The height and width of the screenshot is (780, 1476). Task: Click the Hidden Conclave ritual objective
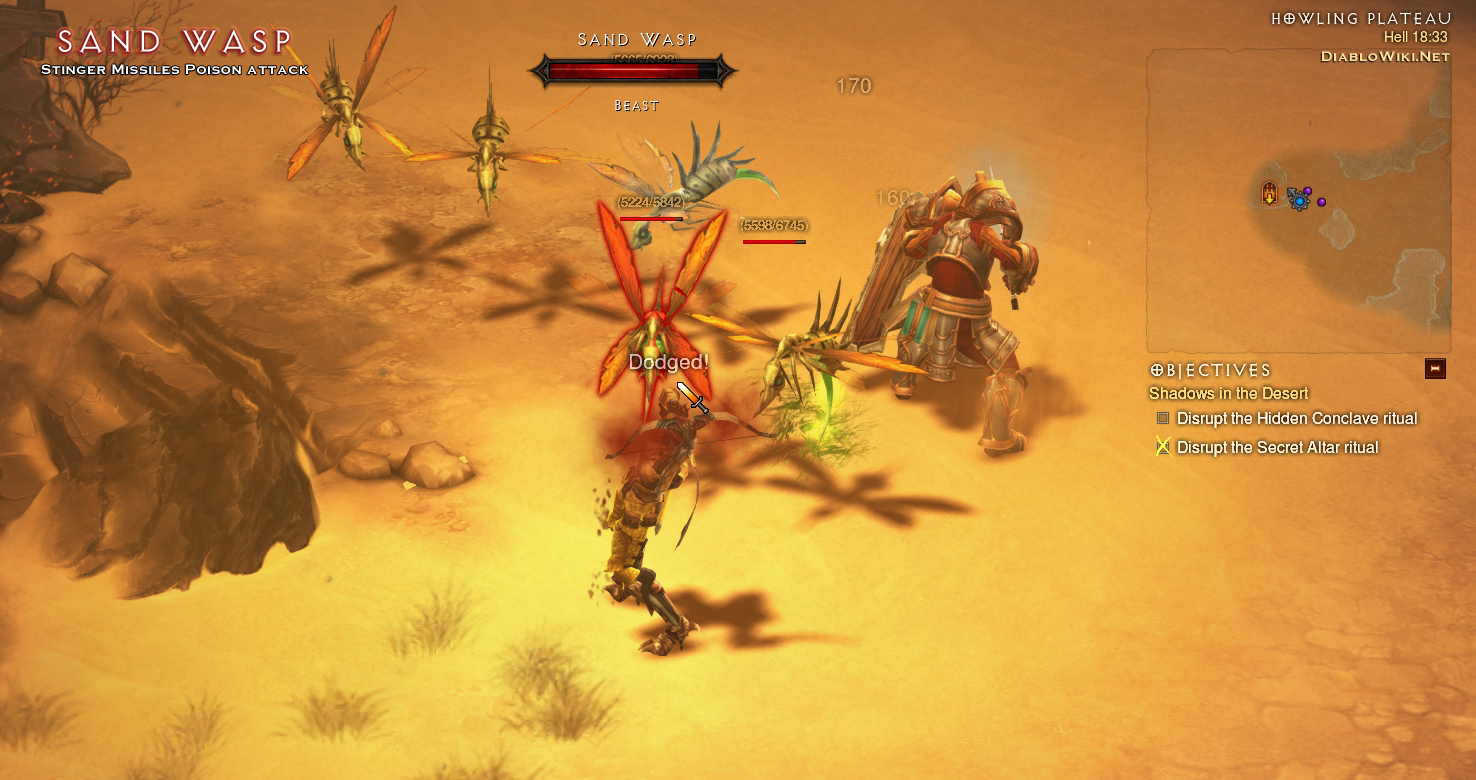tap(1296, 419)
